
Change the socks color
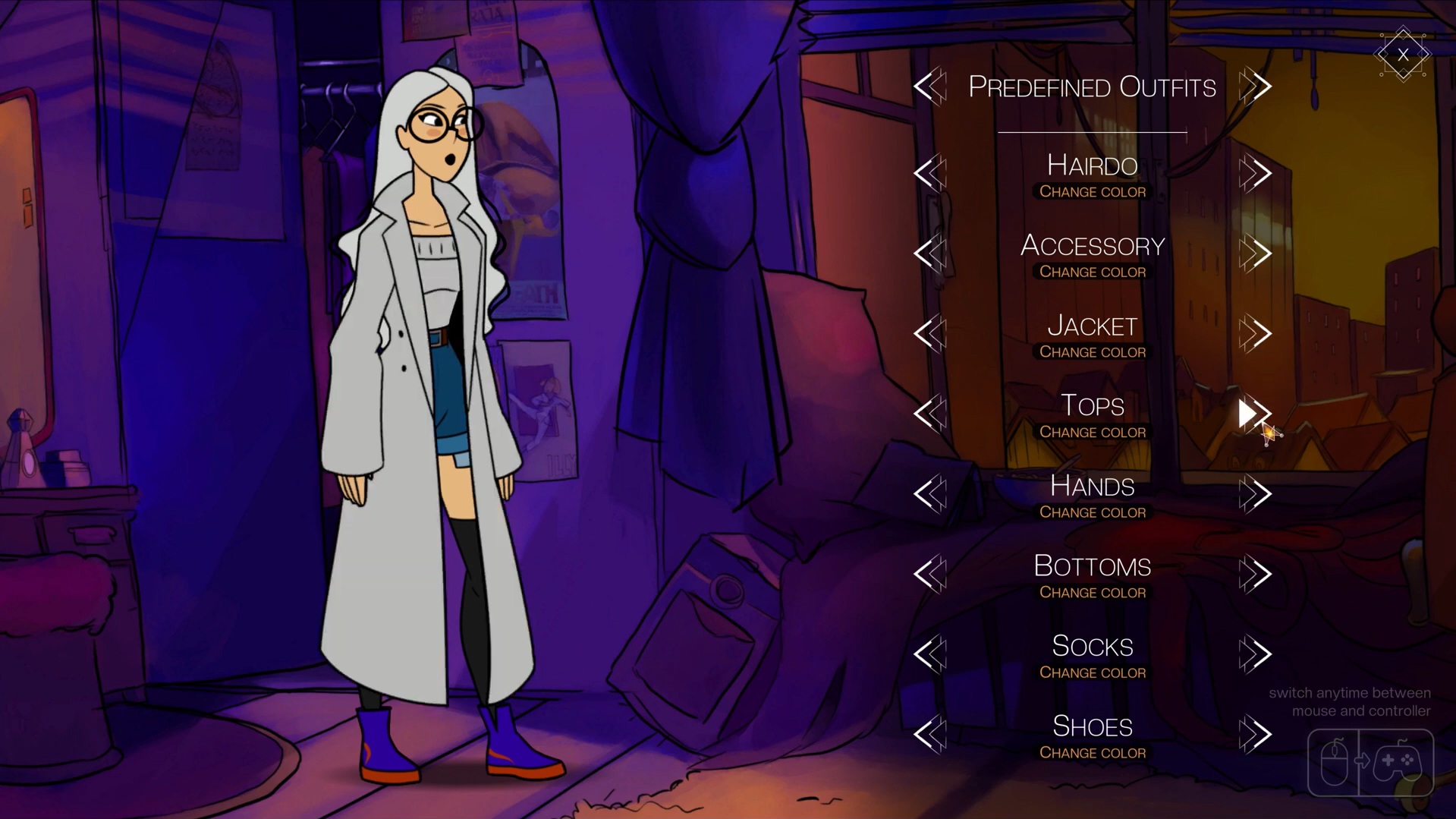[x=1092, y=673]
